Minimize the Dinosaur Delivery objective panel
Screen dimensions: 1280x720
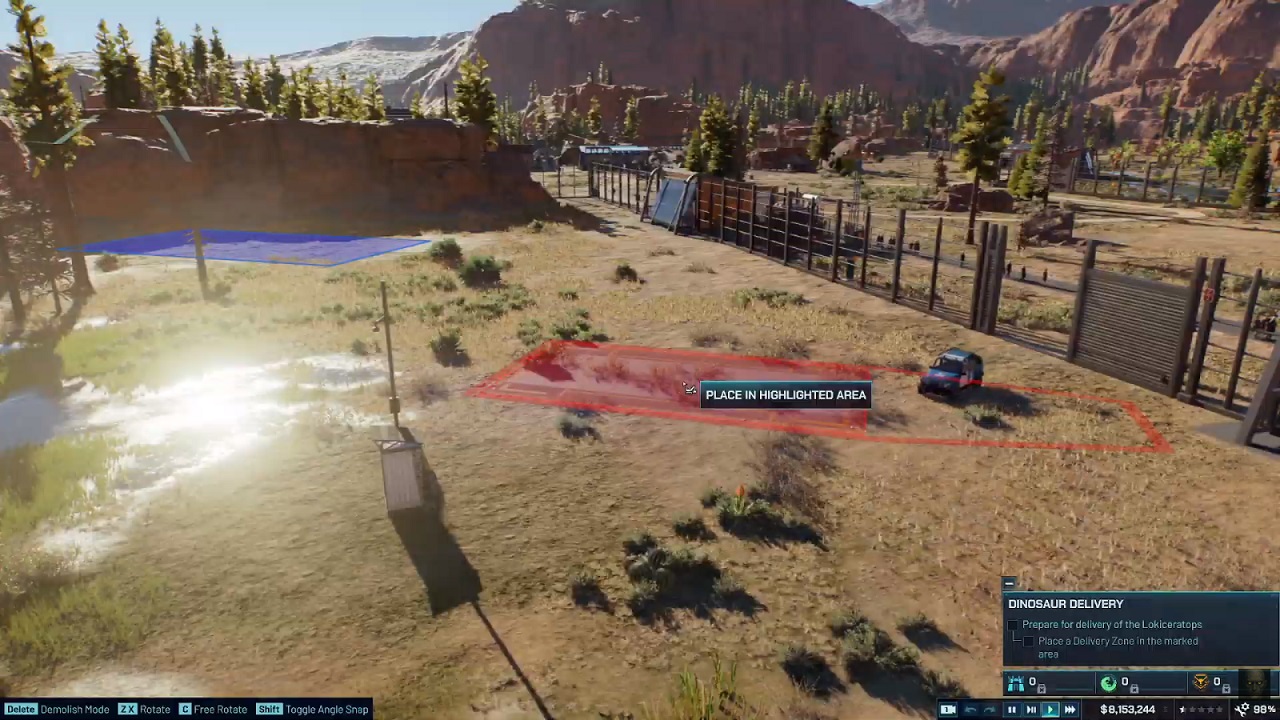1009,583
